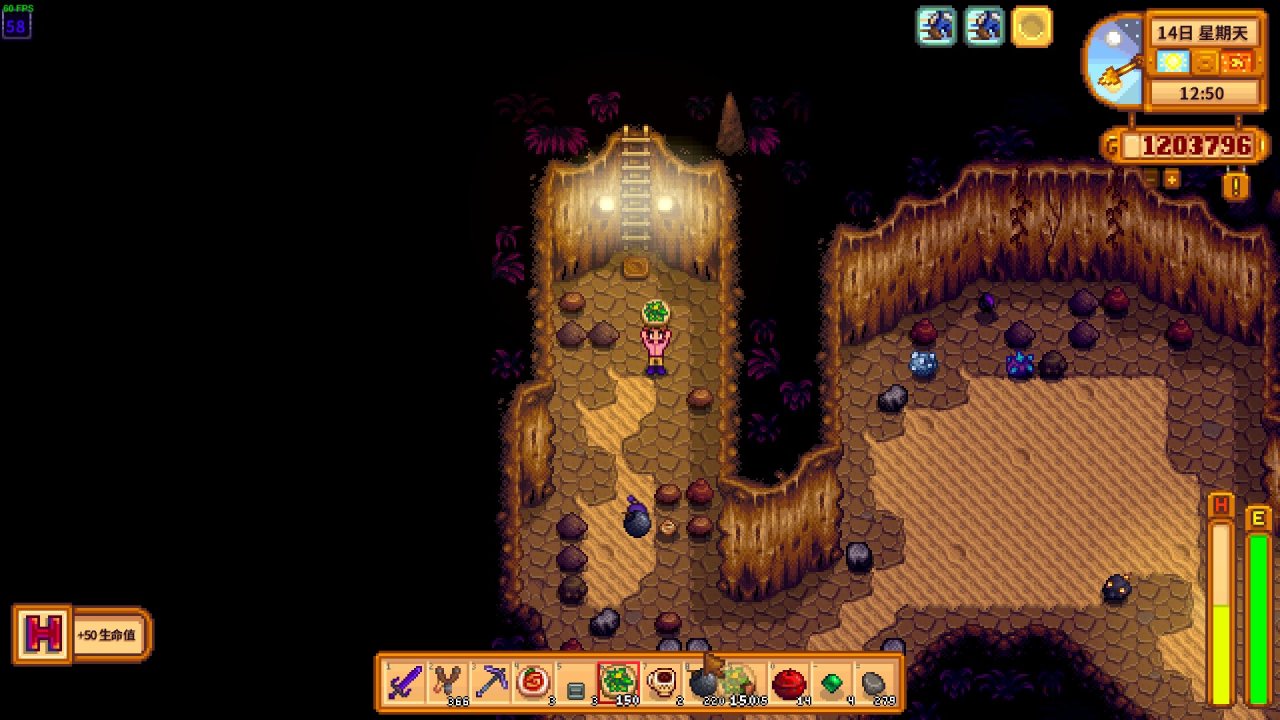Zoom out with the minus button

click(x=1150, y=179)
